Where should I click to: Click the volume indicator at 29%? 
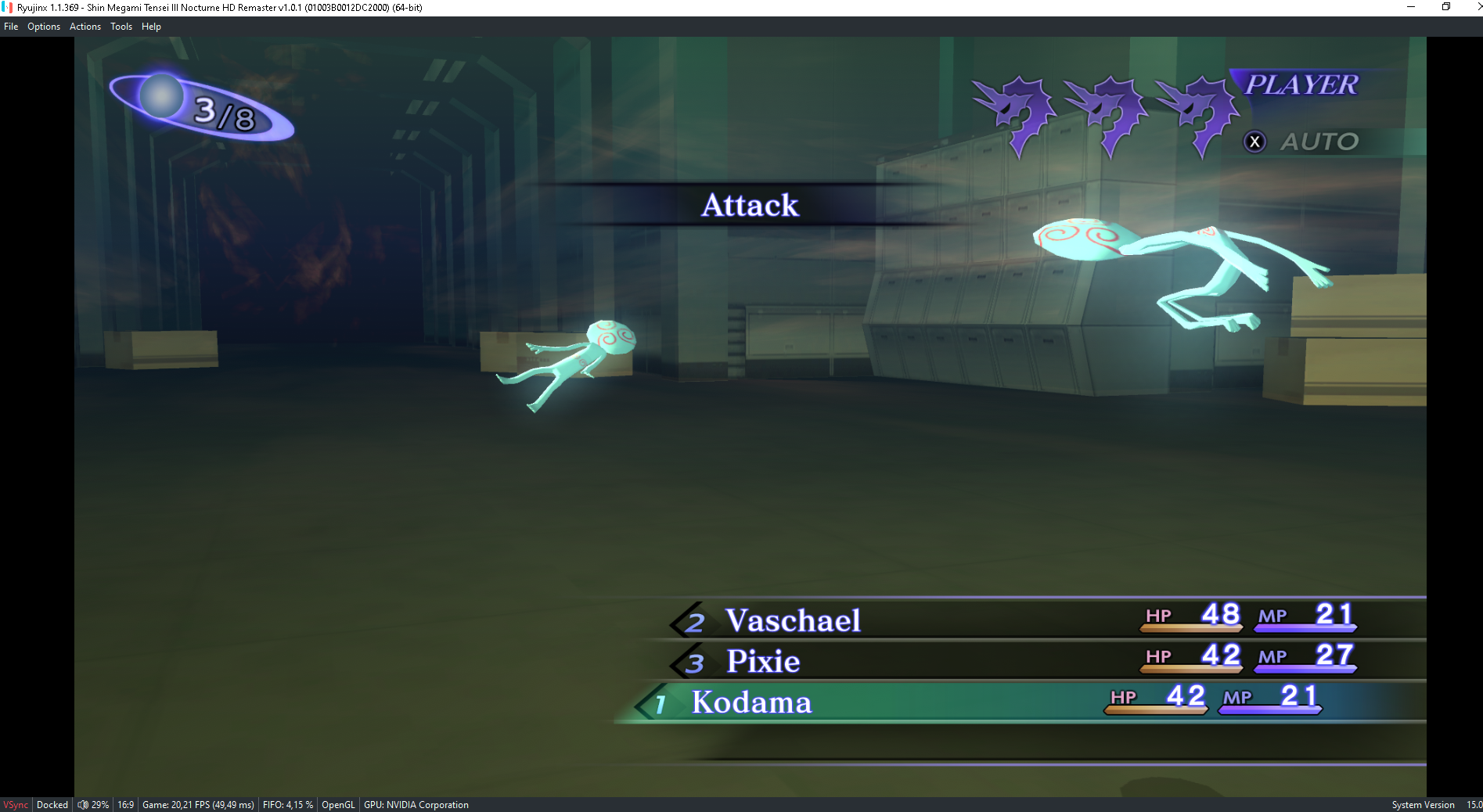[93, 805]
